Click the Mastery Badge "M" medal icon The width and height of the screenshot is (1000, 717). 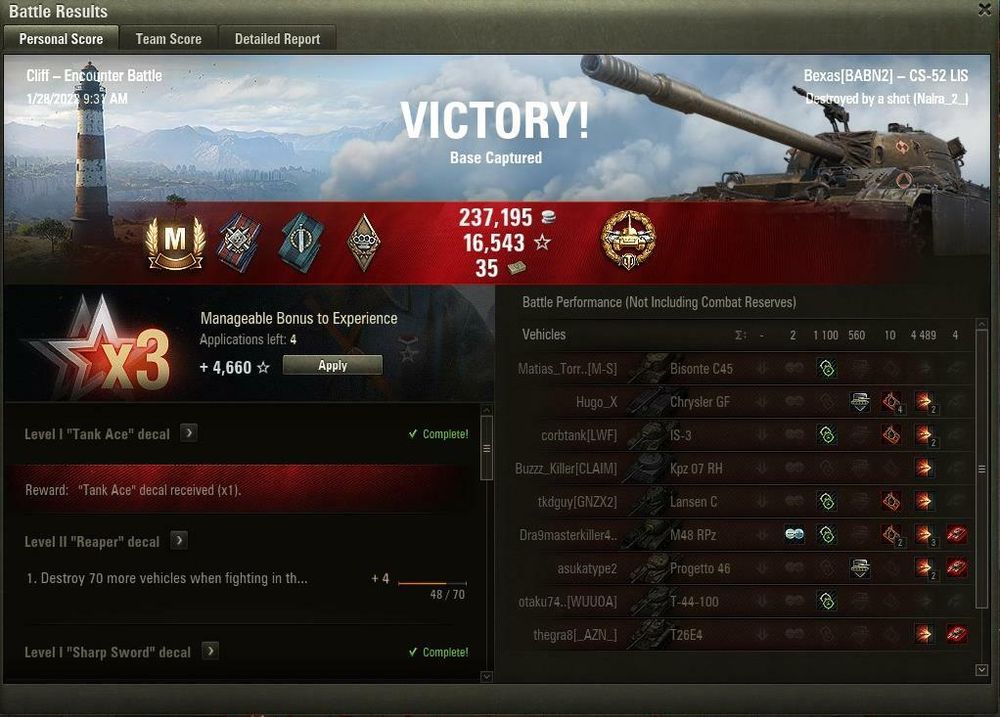coord(175,242)
